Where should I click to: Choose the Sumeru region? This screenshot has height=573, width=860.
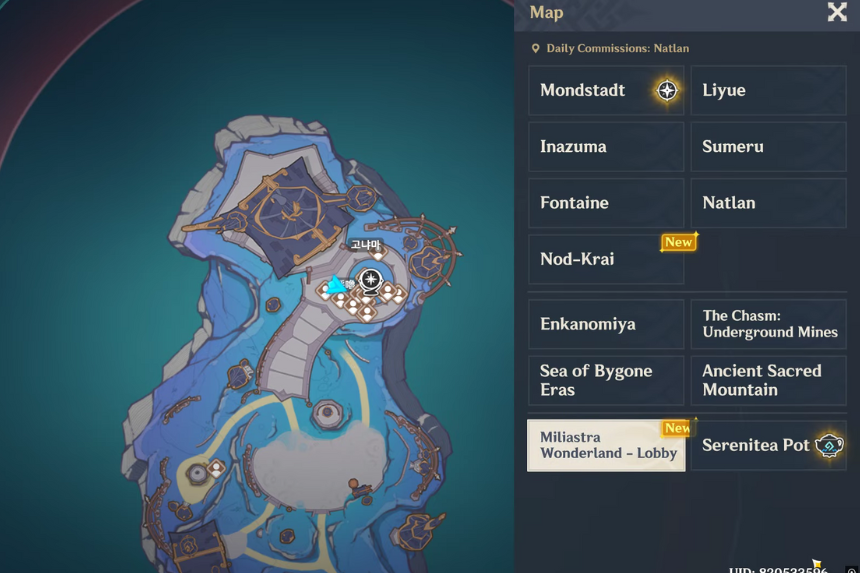[x=768, y=146]
